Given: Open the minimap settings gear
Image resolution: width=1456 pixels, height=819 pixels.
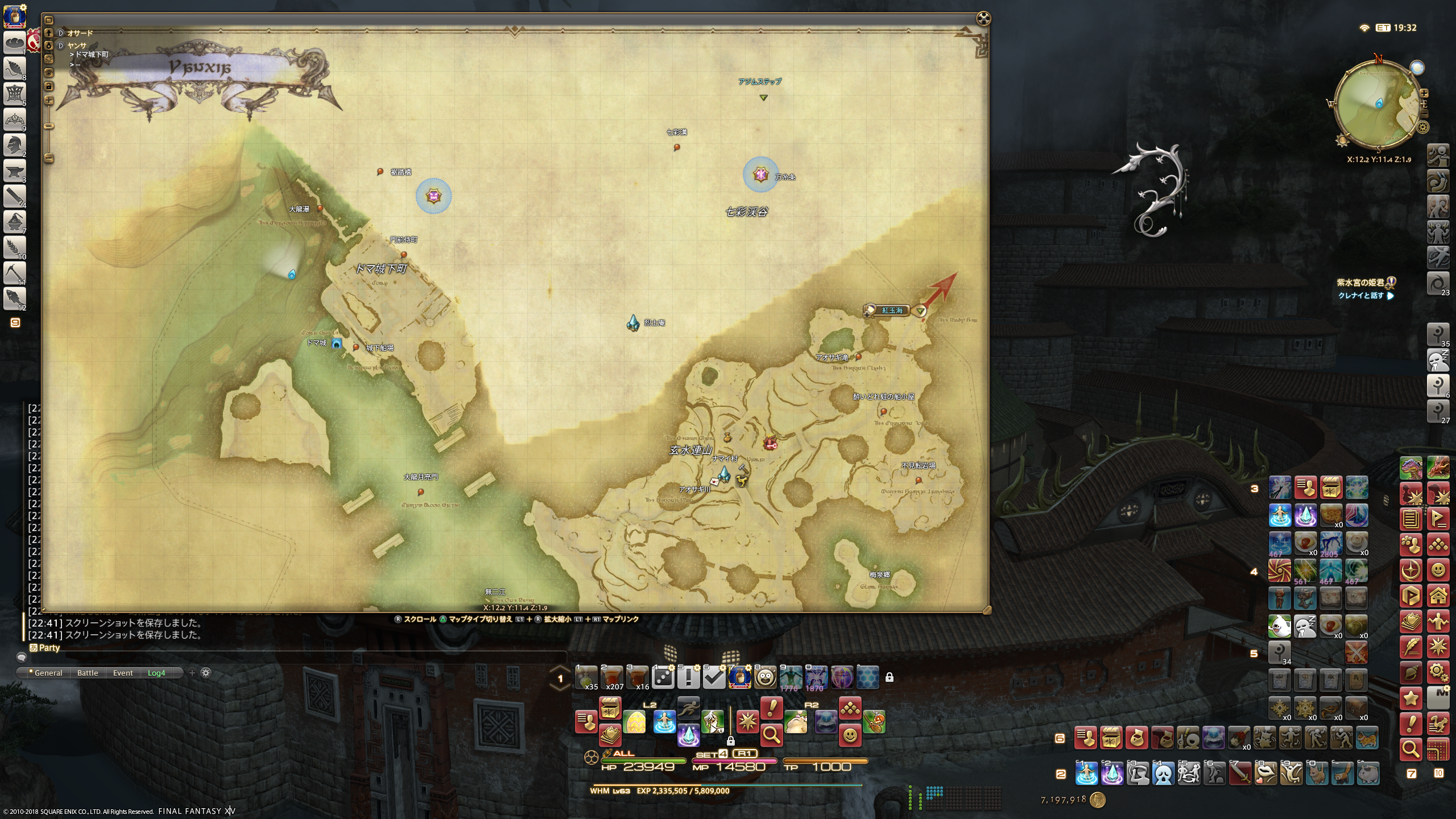Looking at the screenshot, I should click(x=1423, y=127).
